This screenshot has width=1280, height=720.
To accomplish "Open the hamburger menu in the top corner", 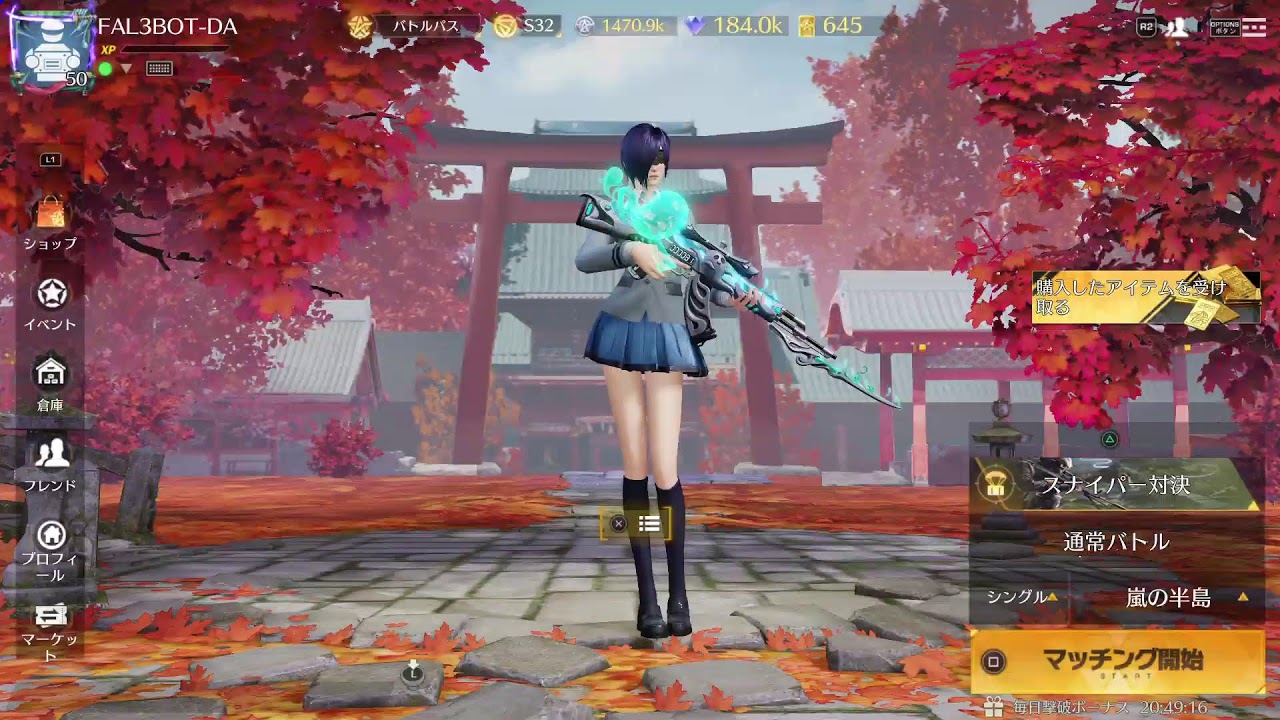I will coord(1254,27).
